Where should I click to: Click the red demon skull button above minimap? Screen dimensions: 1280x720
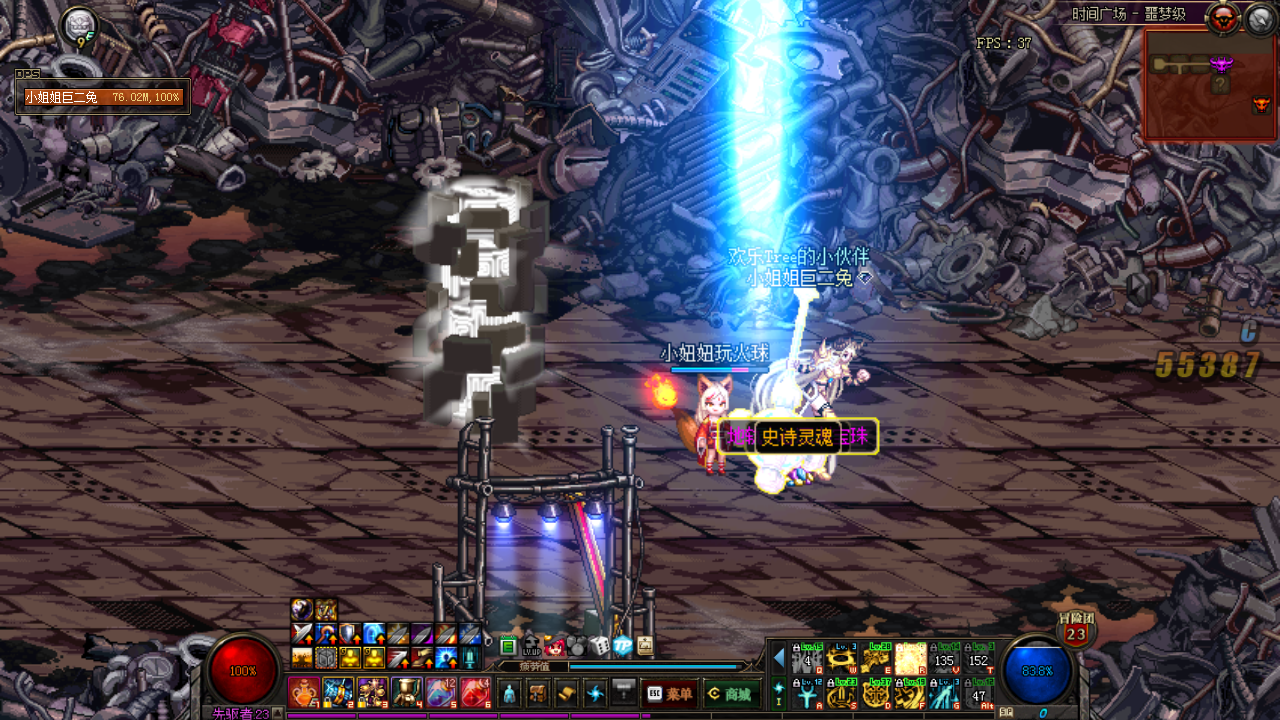pos(1222,17)
